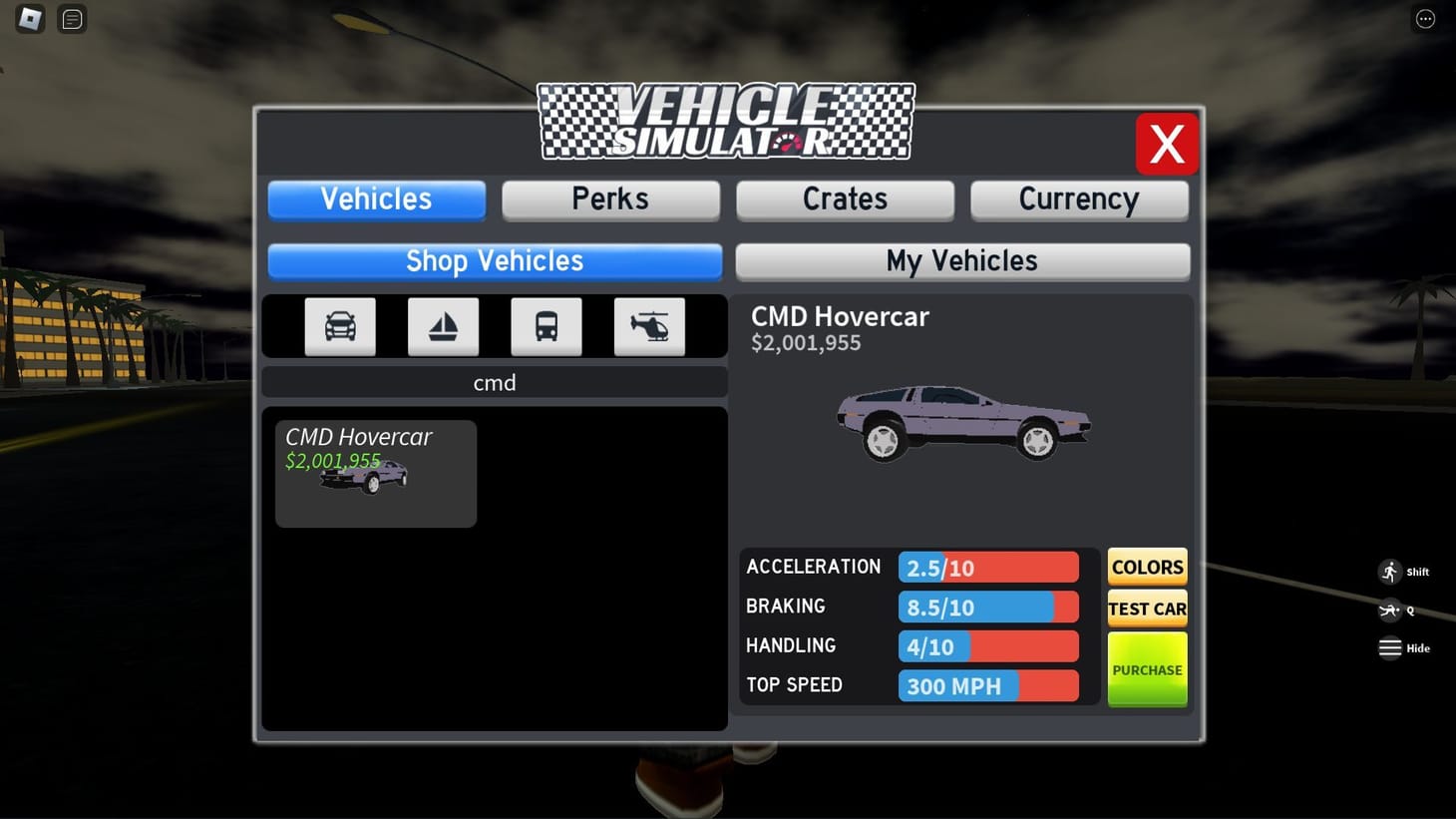The height and width of the screenshot is (819, 1456).
Task: Select the bus category icon
Action: [546, 326]
